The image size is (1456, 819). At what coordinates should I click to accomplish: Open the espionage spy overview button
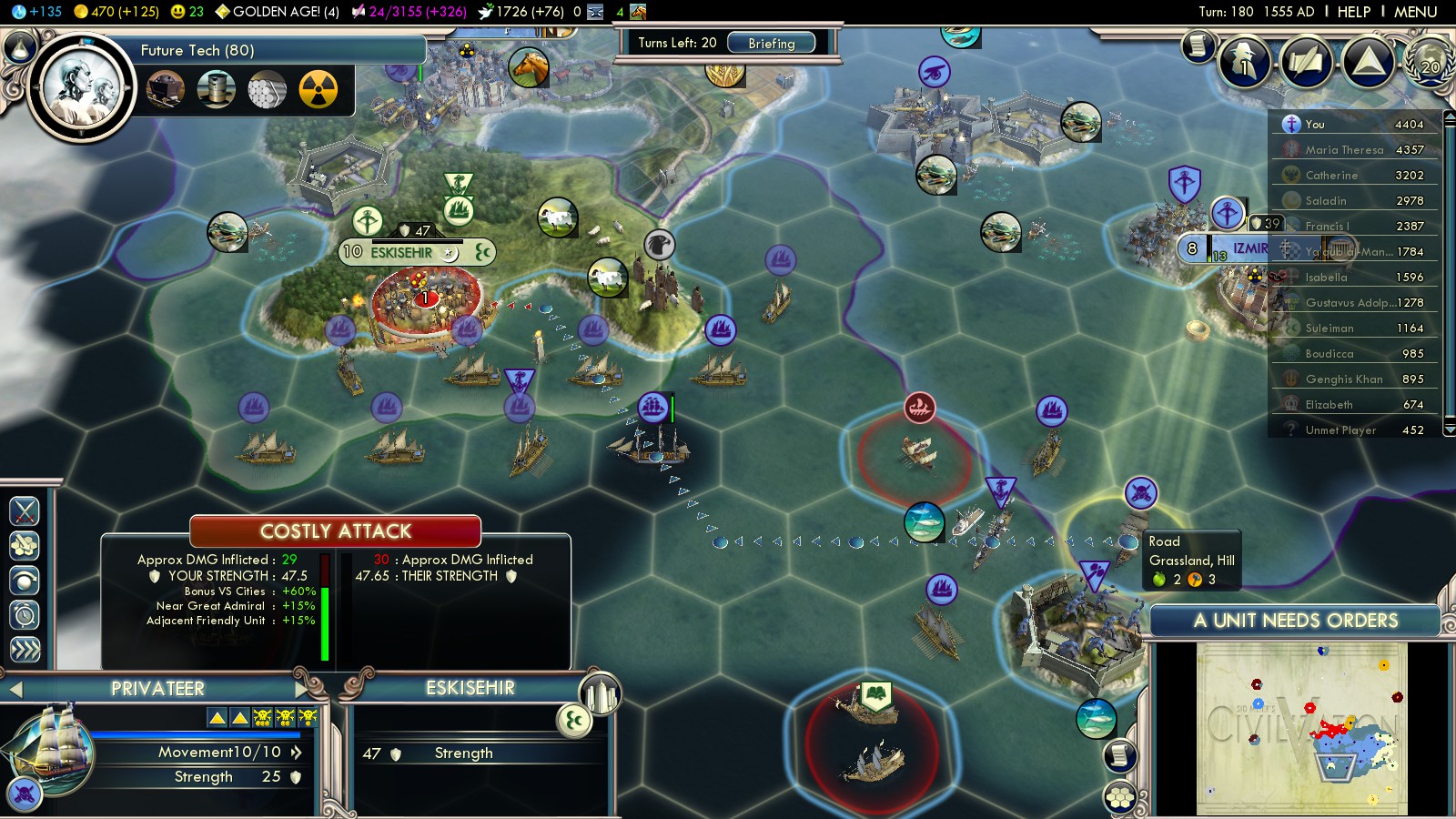tap(1244, 62)
